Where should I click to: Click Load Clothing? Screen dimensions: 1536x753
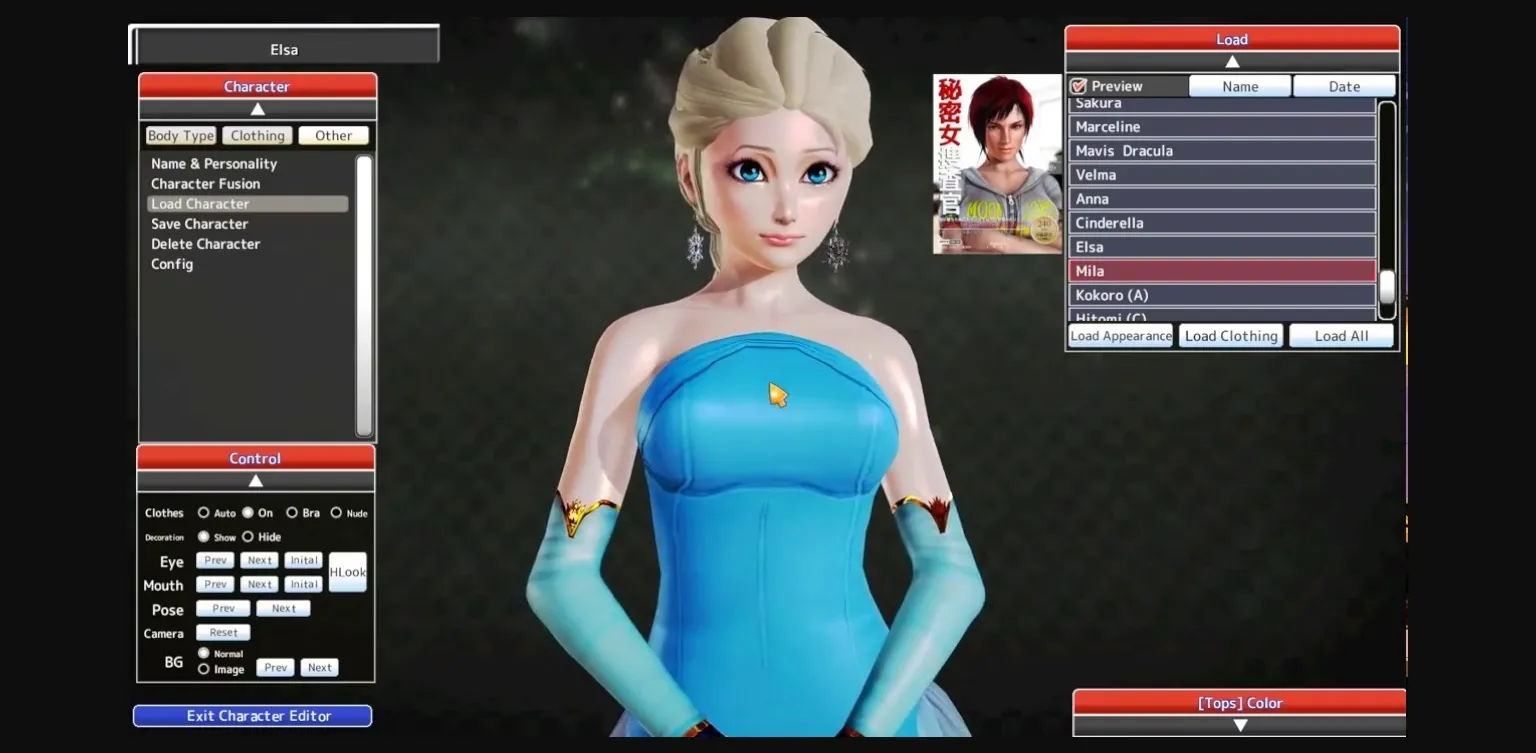pyautogui.click(x=1231, y=335)
